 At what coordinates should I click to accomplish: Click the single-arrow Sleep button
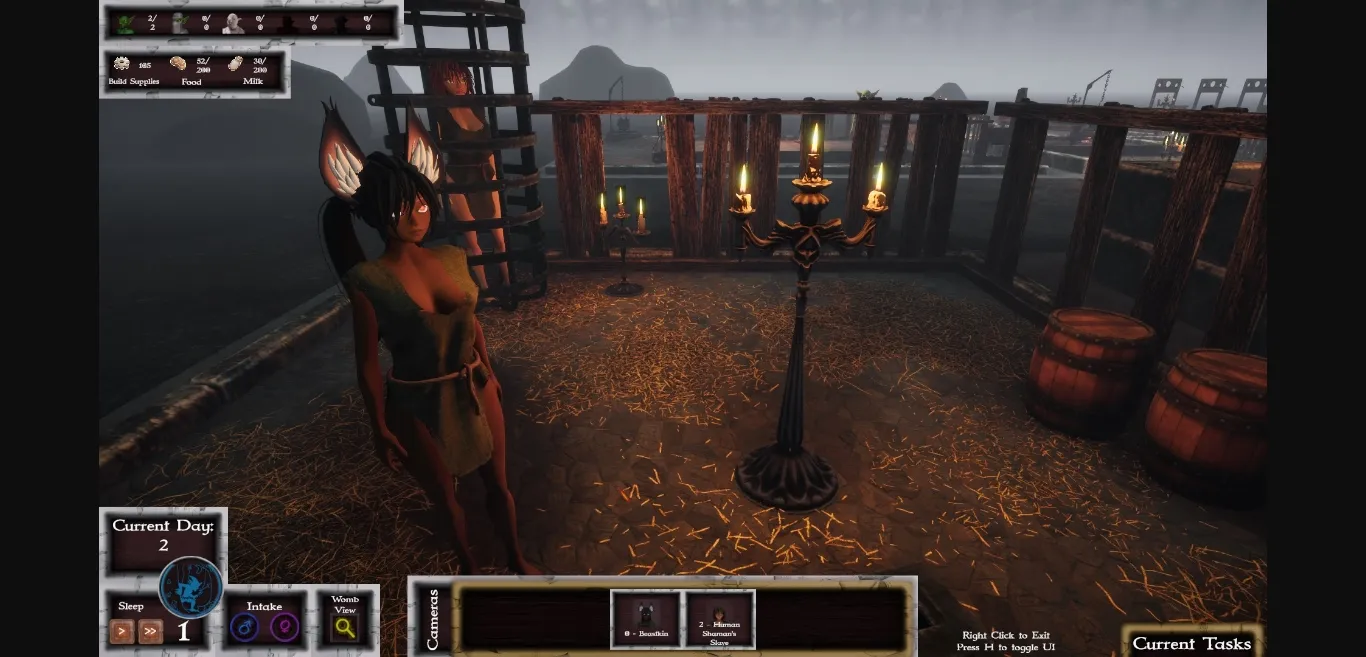tap(122, 631)
